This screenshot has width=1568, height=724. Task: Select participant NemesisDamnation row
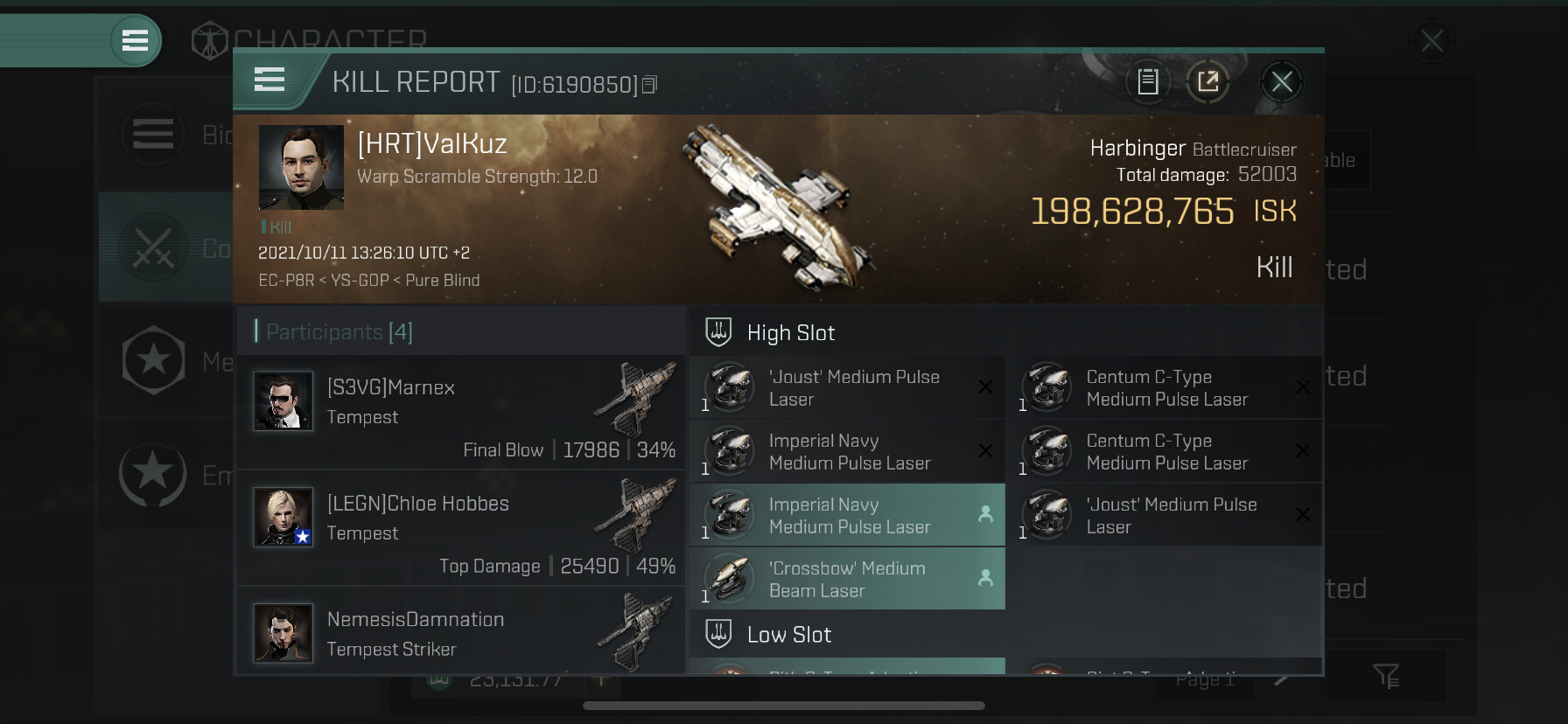click(461, 633)
